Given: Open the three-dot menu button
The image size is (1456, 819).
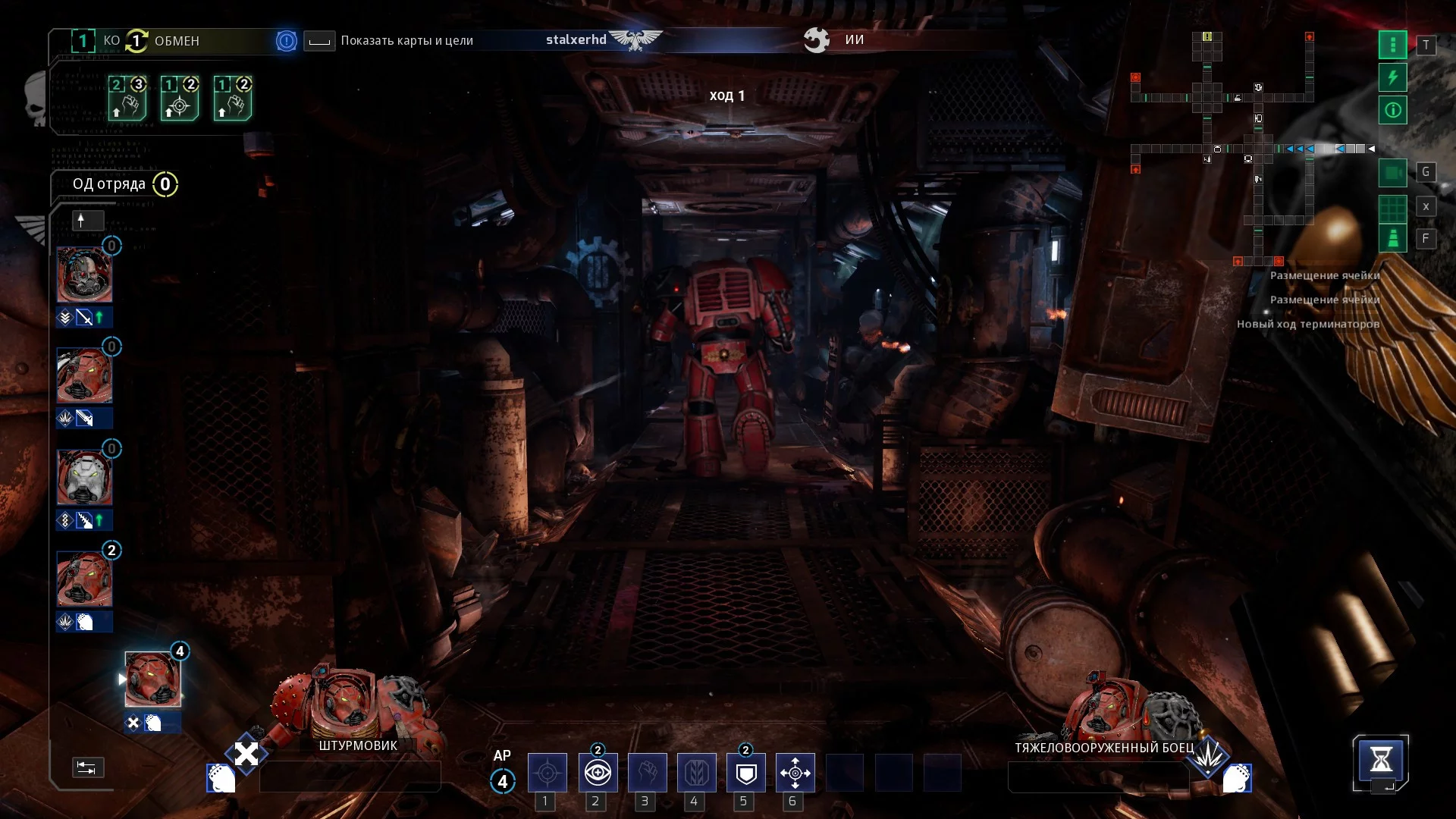Looking at the screenshot, I should click(1392, 45).
